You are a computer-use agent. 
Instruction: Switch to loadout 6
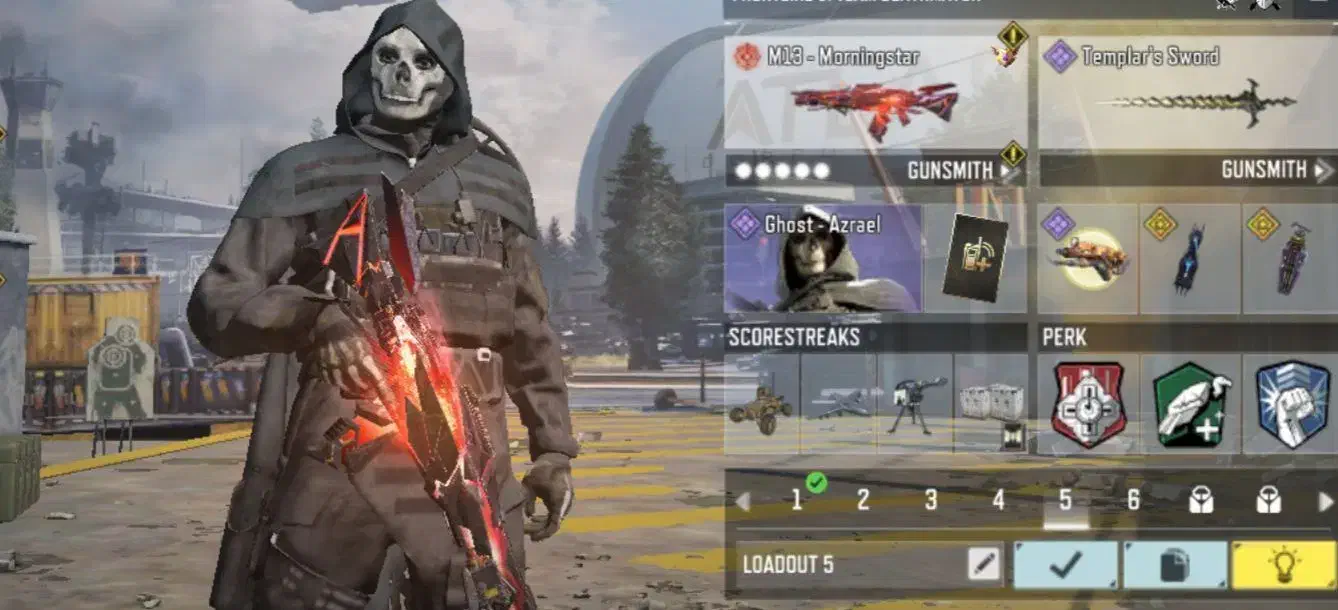[x=1133, y=500]
